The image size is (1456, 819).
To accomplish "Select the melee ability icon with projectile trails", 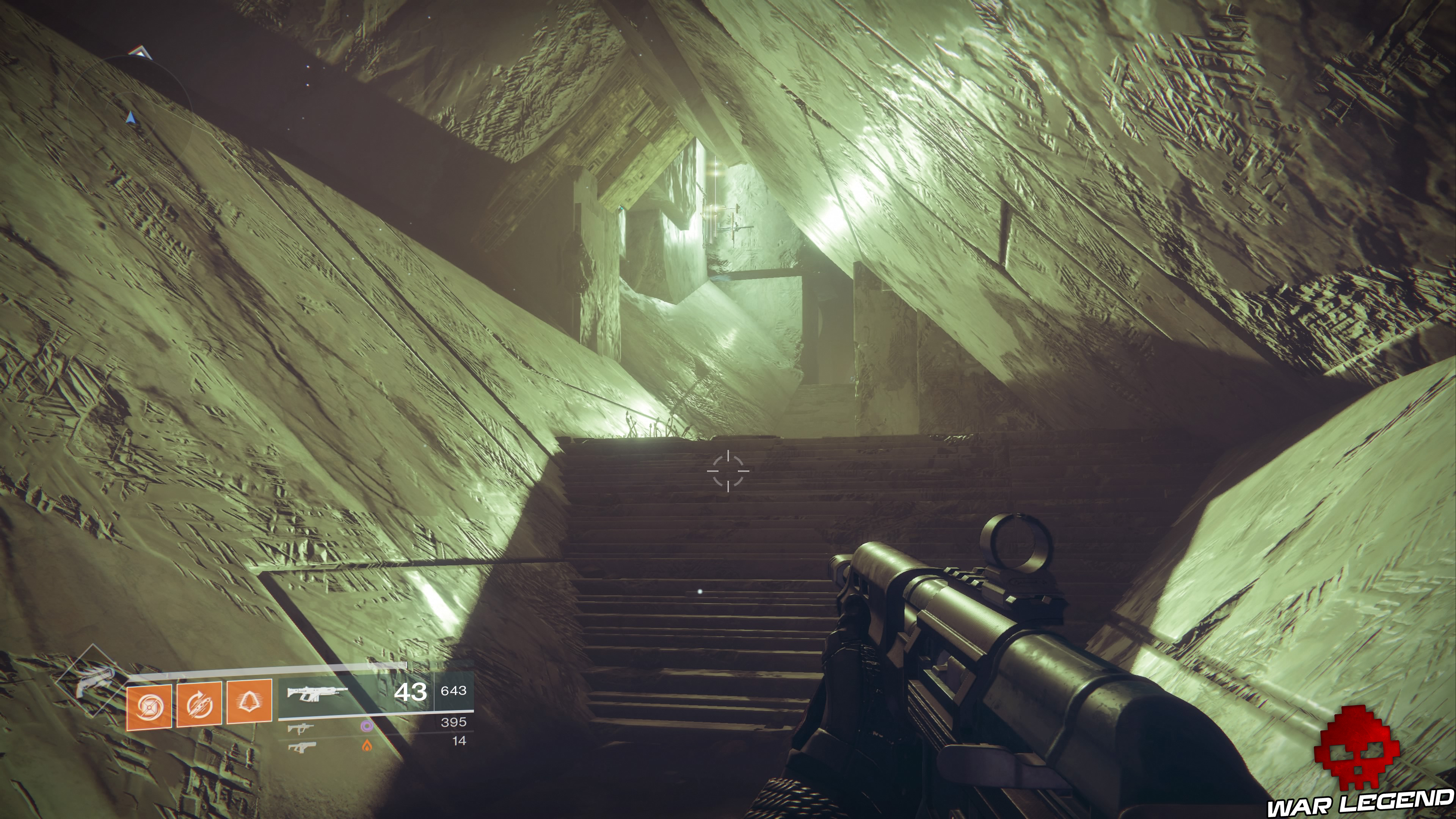I will 199,704.
